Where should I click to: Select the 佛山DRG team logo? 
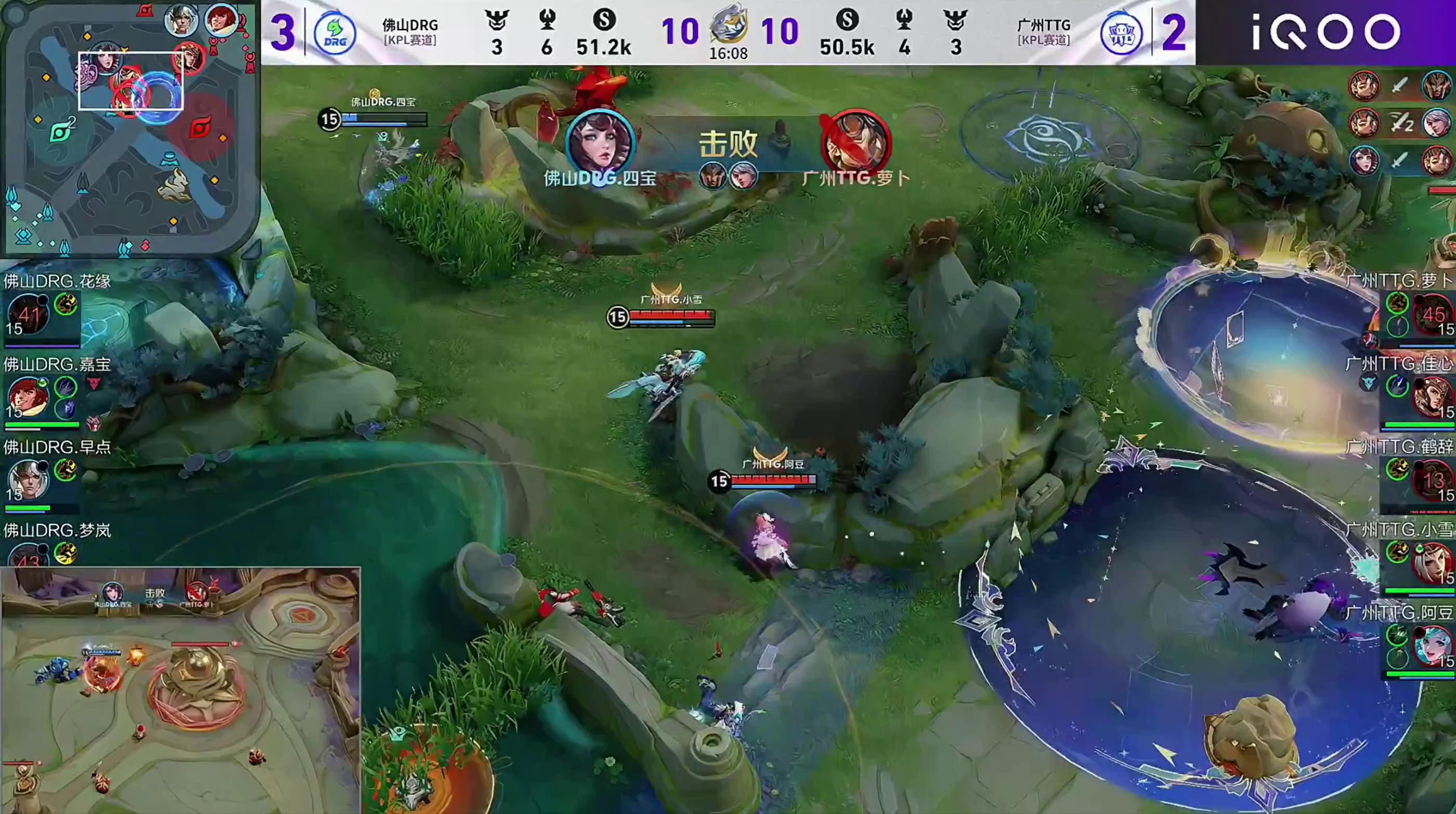[x=334, y=34]
